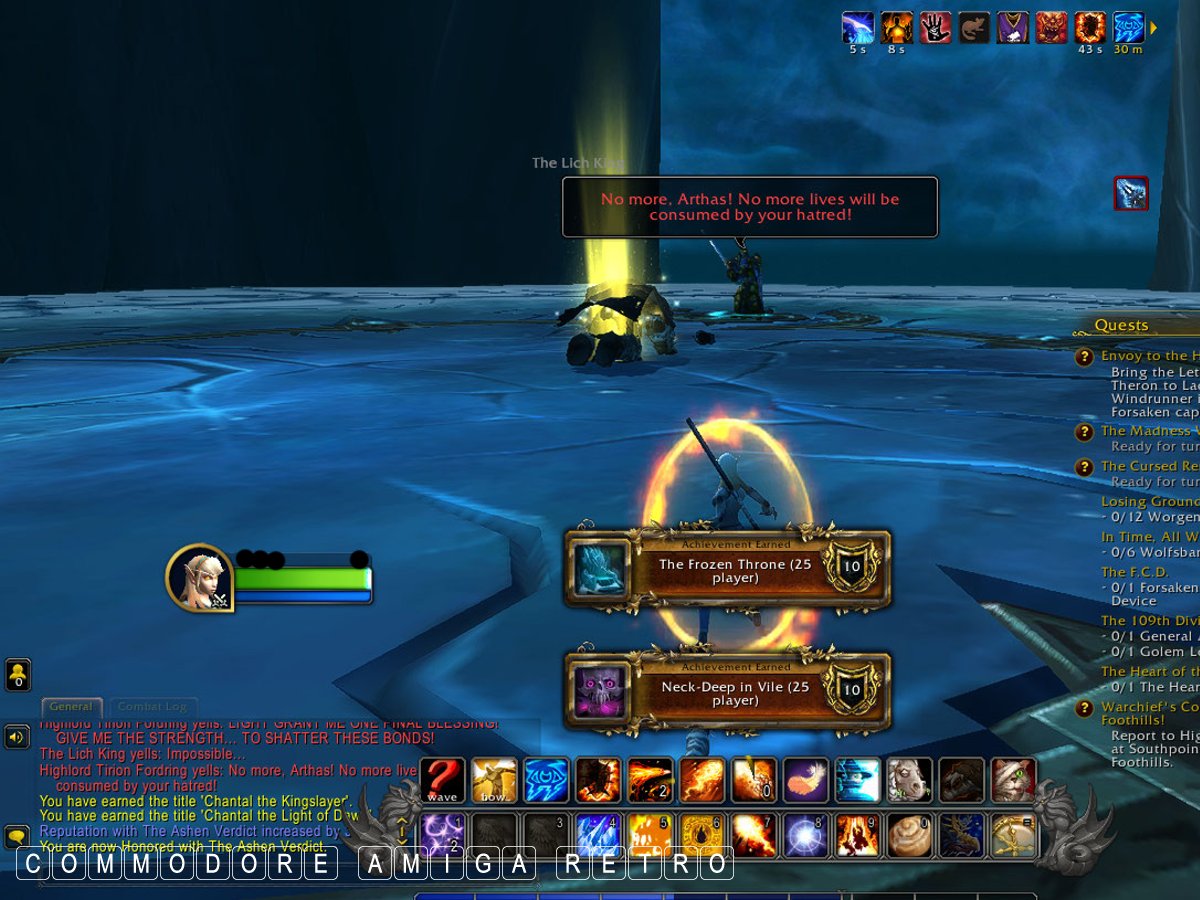Open the General chat tab
The height and width of the screenshot is (900, 1200).
(71, 707)
